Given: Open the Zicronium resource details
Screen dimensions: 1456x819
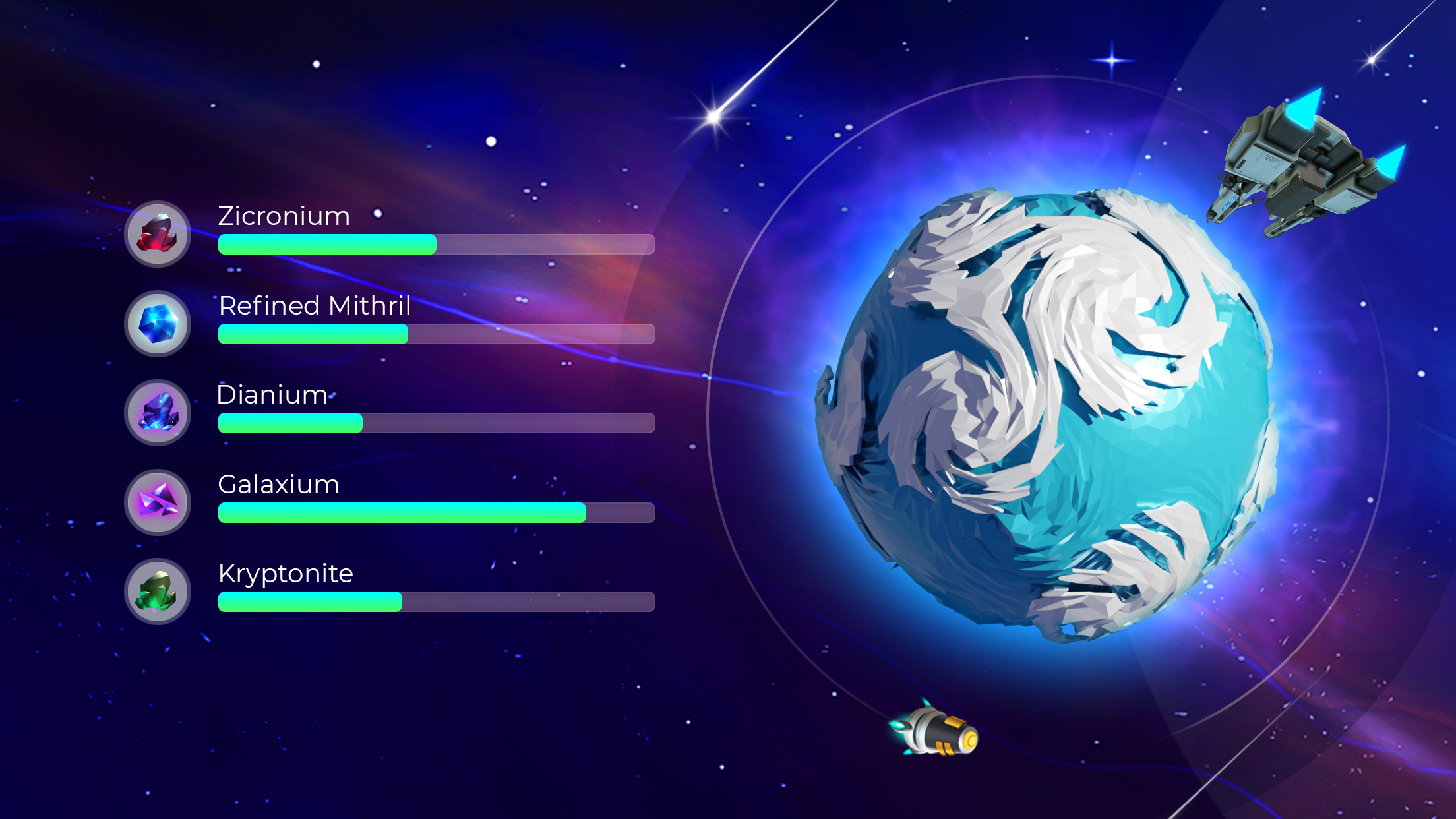Looking at the screenshot, I should click(x=284, y=216).
